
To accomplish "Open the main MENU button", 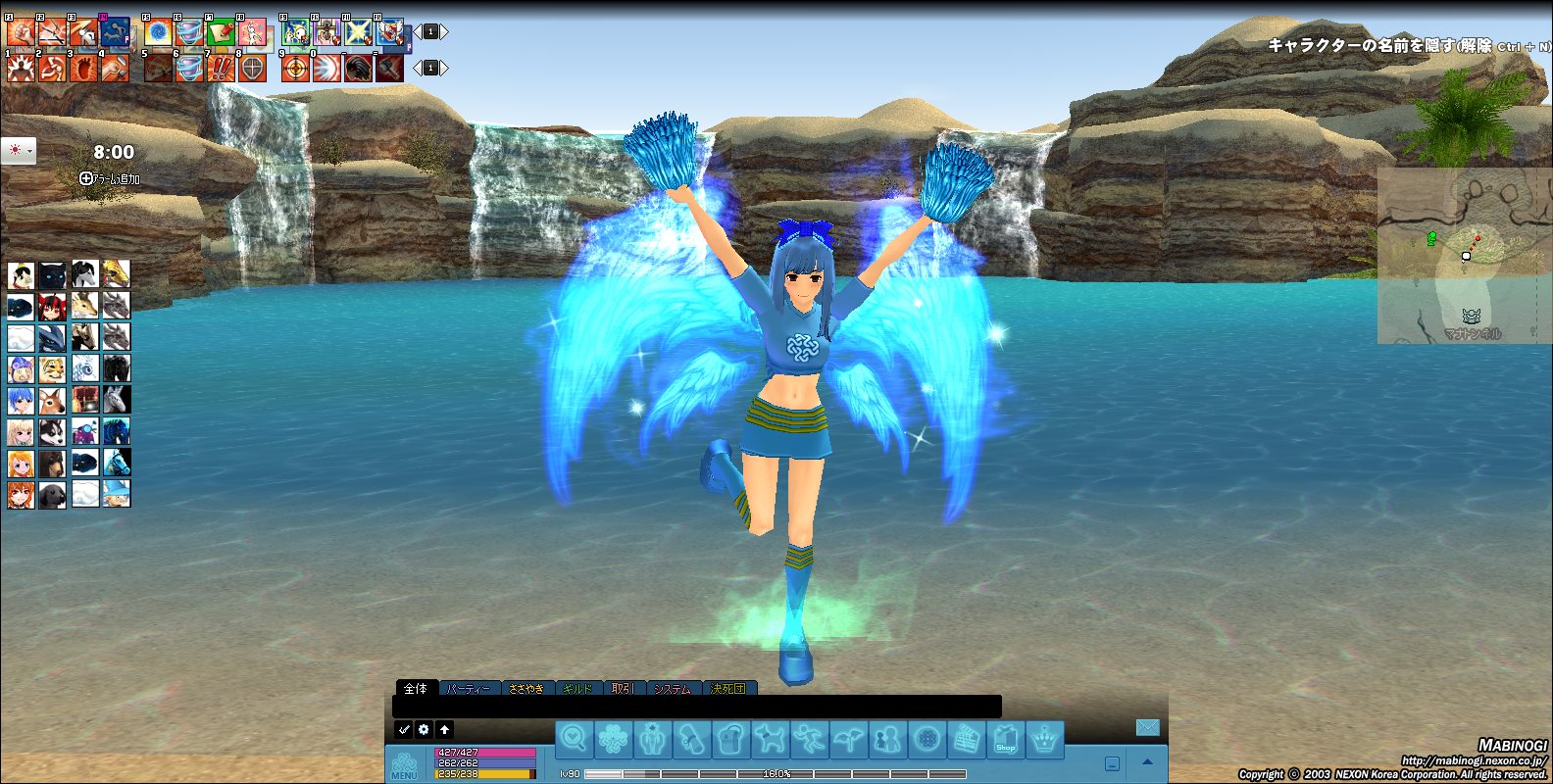I will click(x=404, y=764).
